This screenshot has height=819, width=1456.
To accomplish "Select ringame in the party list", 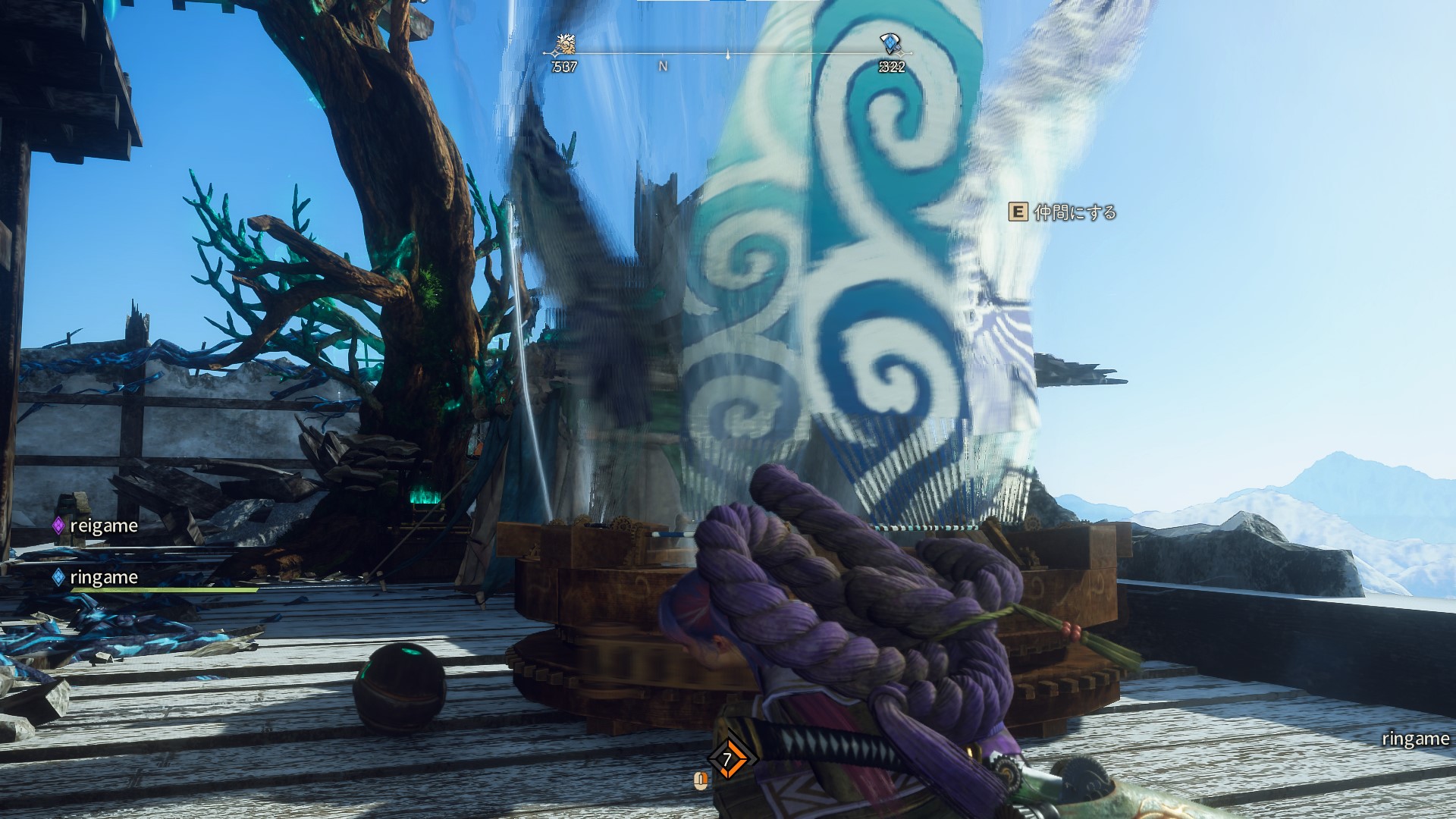I will point(96,577).
